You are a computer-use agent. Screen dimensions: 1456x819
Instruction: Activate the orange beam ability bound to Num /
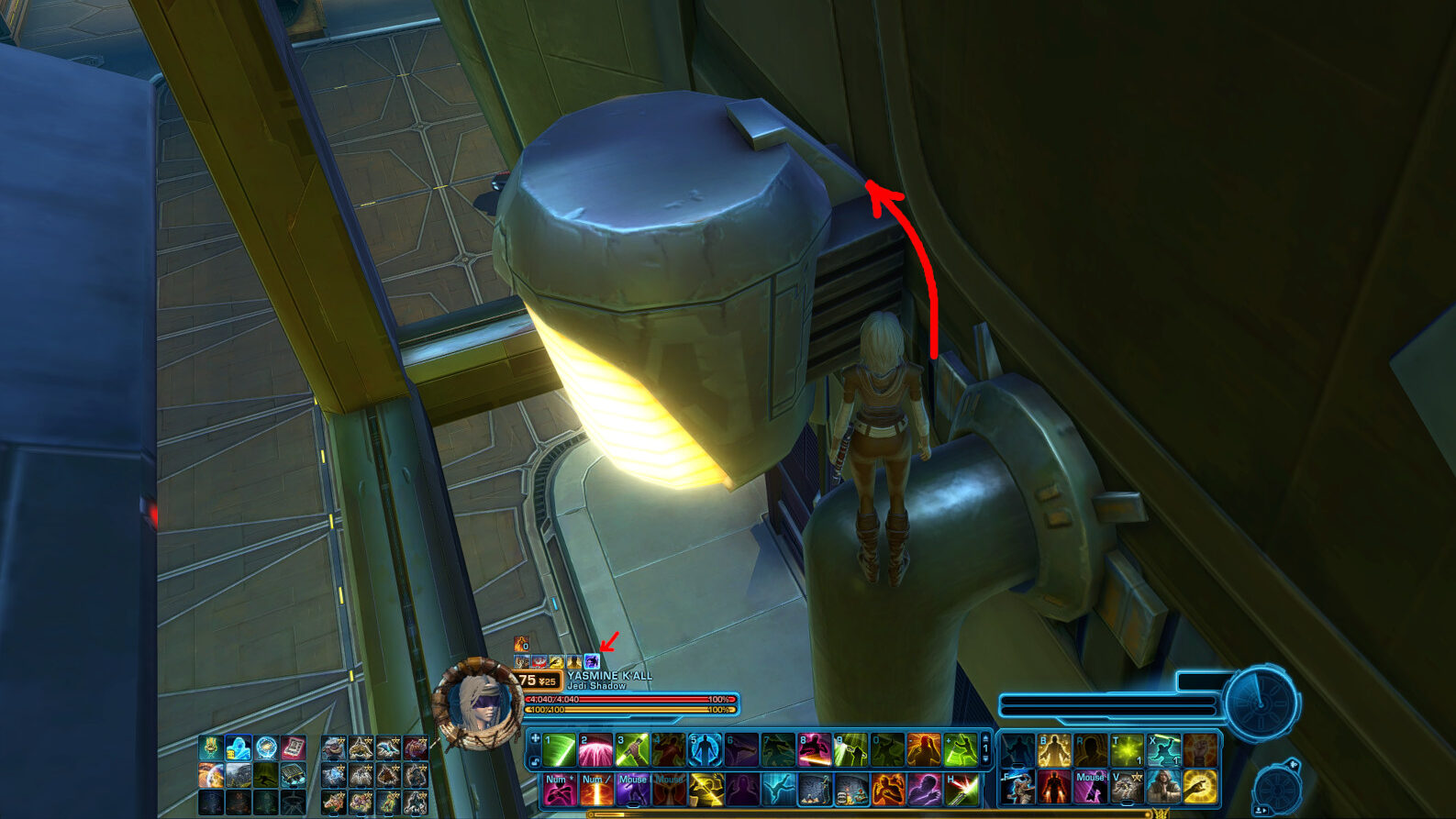click(595, 789)
